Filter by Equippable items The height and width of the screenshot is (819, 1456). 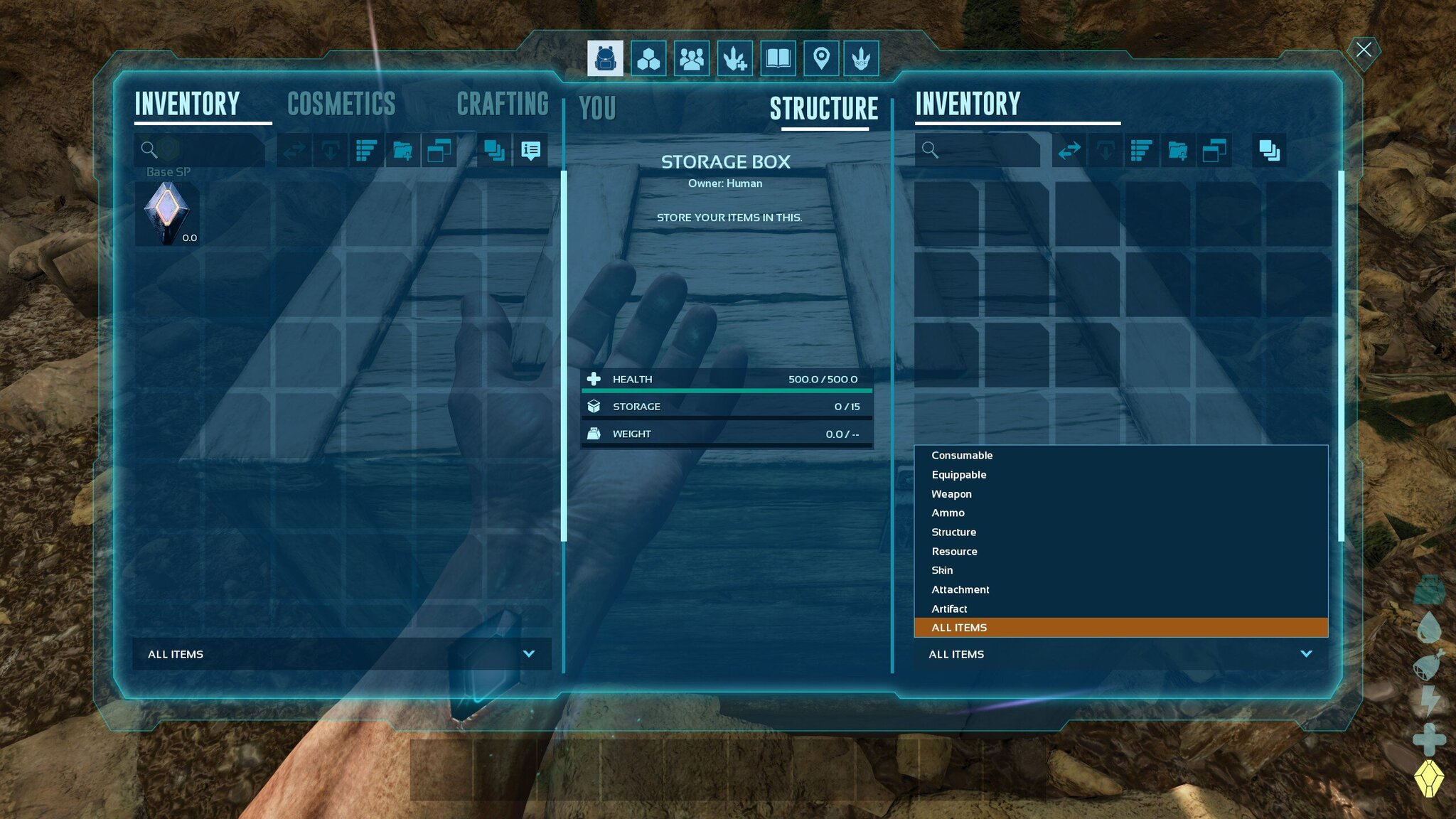point(958,475)
